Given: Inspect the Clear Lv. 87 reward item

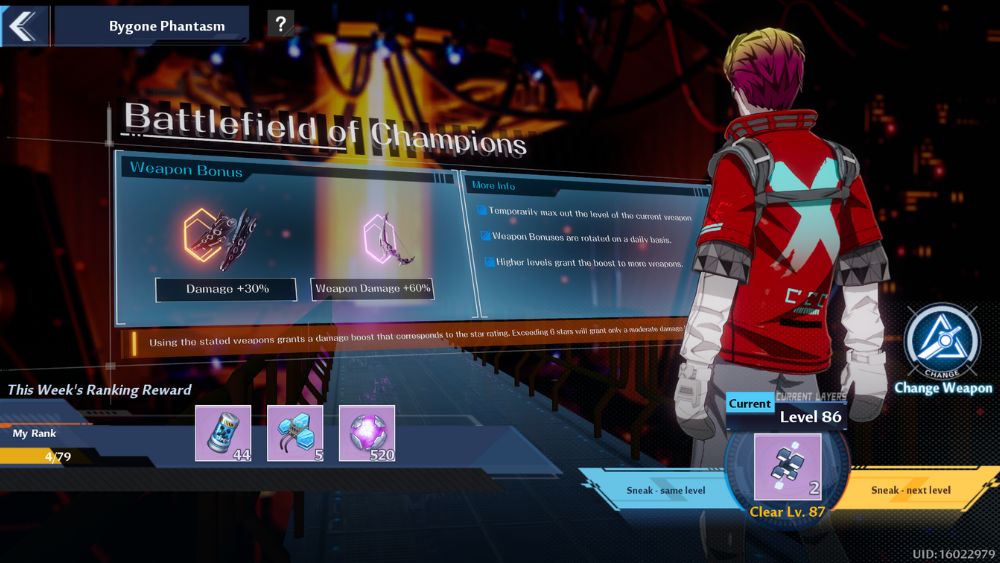Looking at the screenshot, I should tap(787, 467).
